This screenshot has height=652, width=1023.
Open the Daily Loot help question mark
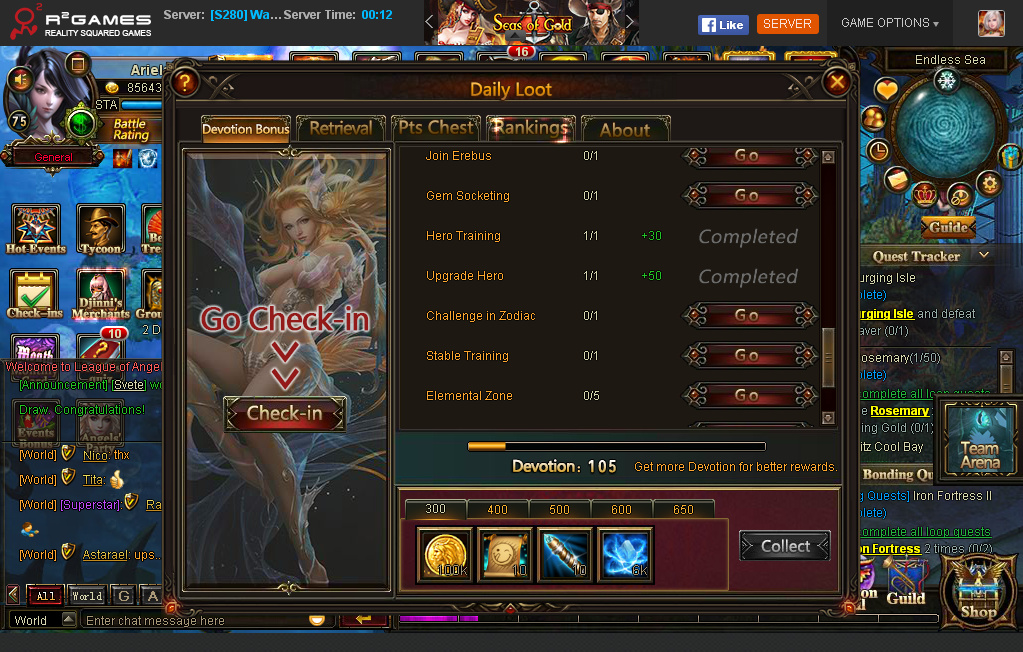coord(185,83)
